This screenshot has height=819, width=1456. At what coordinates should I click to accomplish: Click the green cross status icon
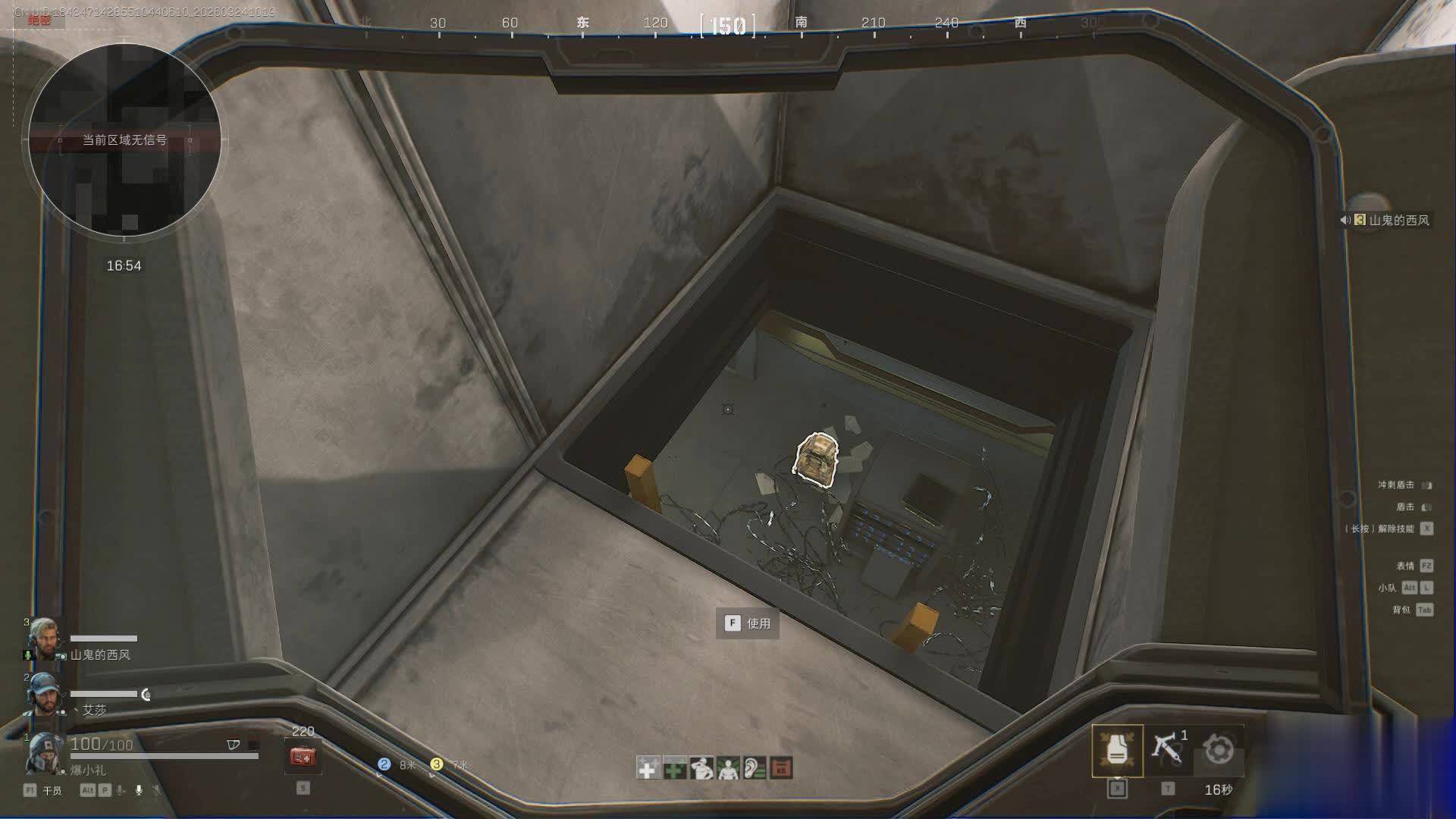pyautogui.click(x=674, y=768)
